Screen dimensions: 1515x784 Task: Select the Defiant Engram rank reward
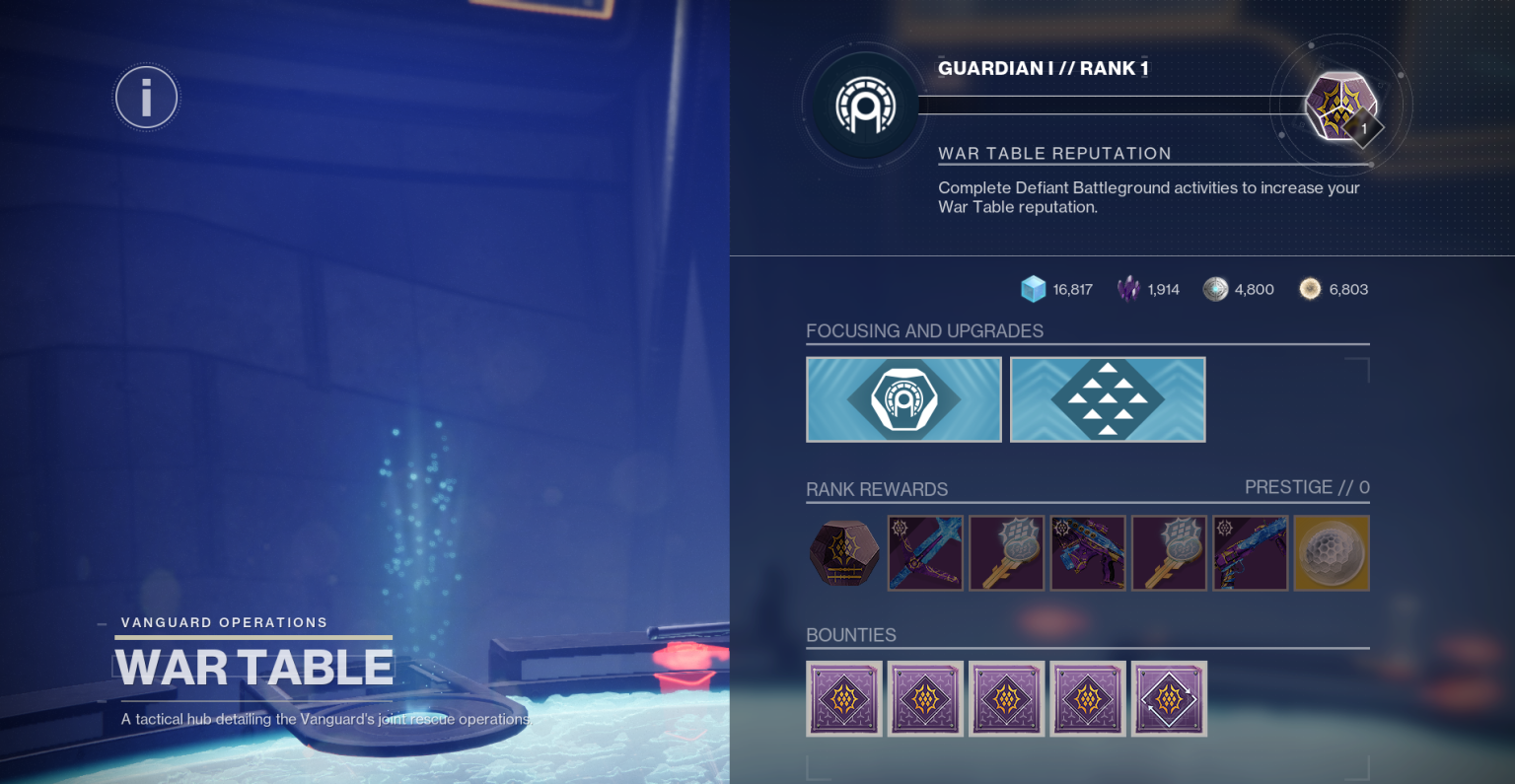[843, 553]
